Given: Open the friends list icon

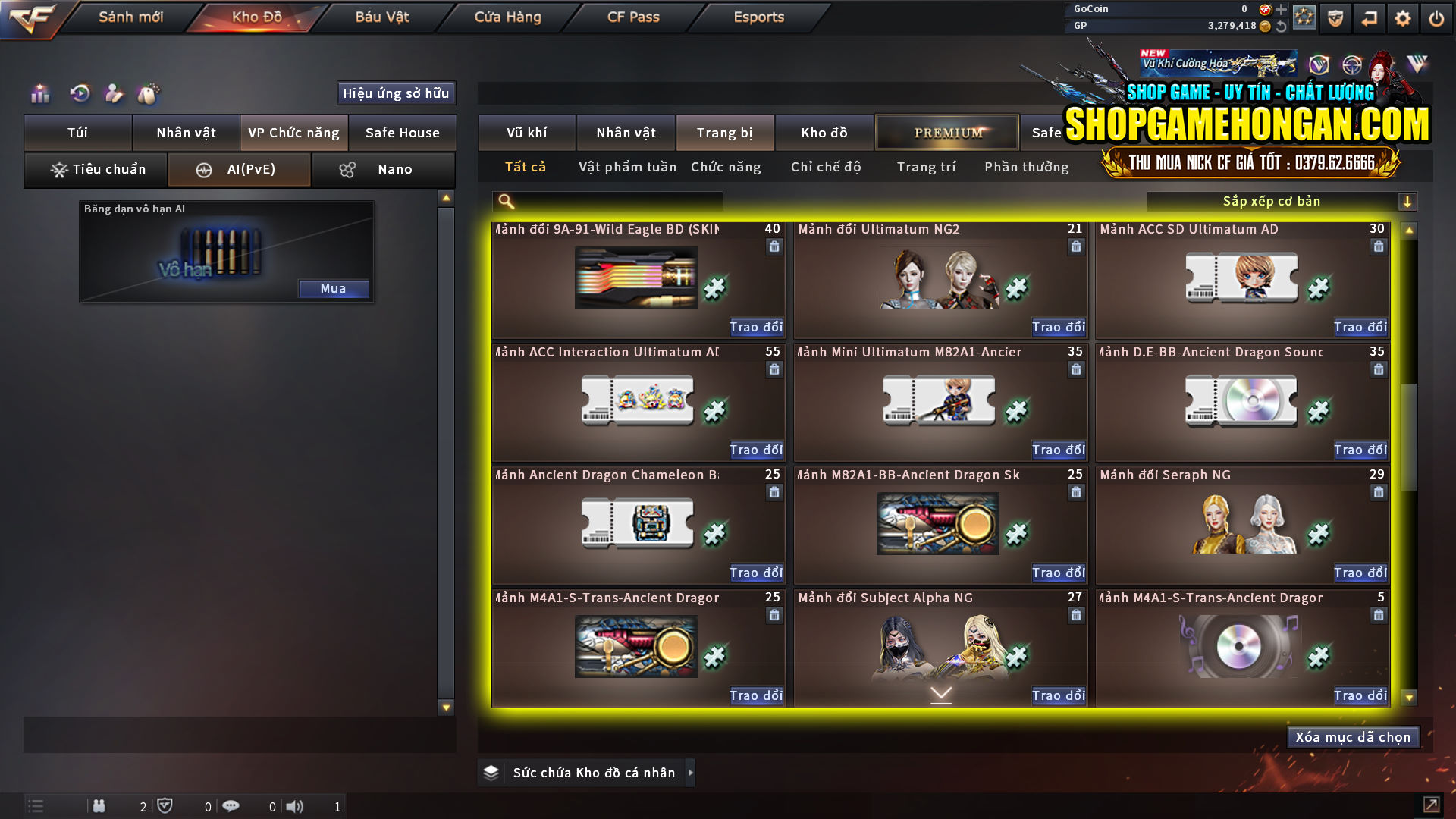Looking at the screenshot, I should click(99, 806).
